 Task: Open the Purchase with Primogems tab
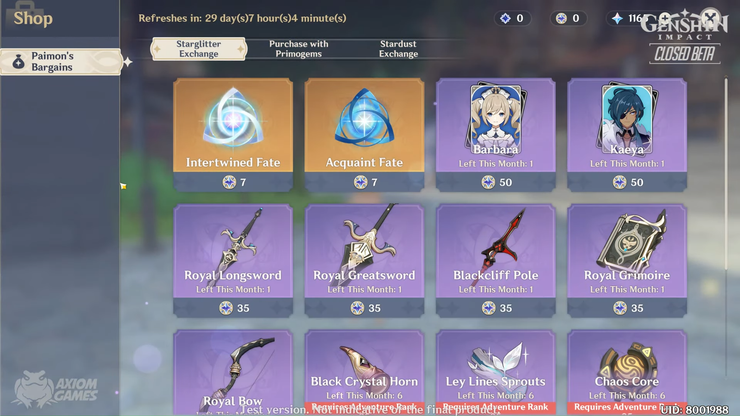pos(298,49)
